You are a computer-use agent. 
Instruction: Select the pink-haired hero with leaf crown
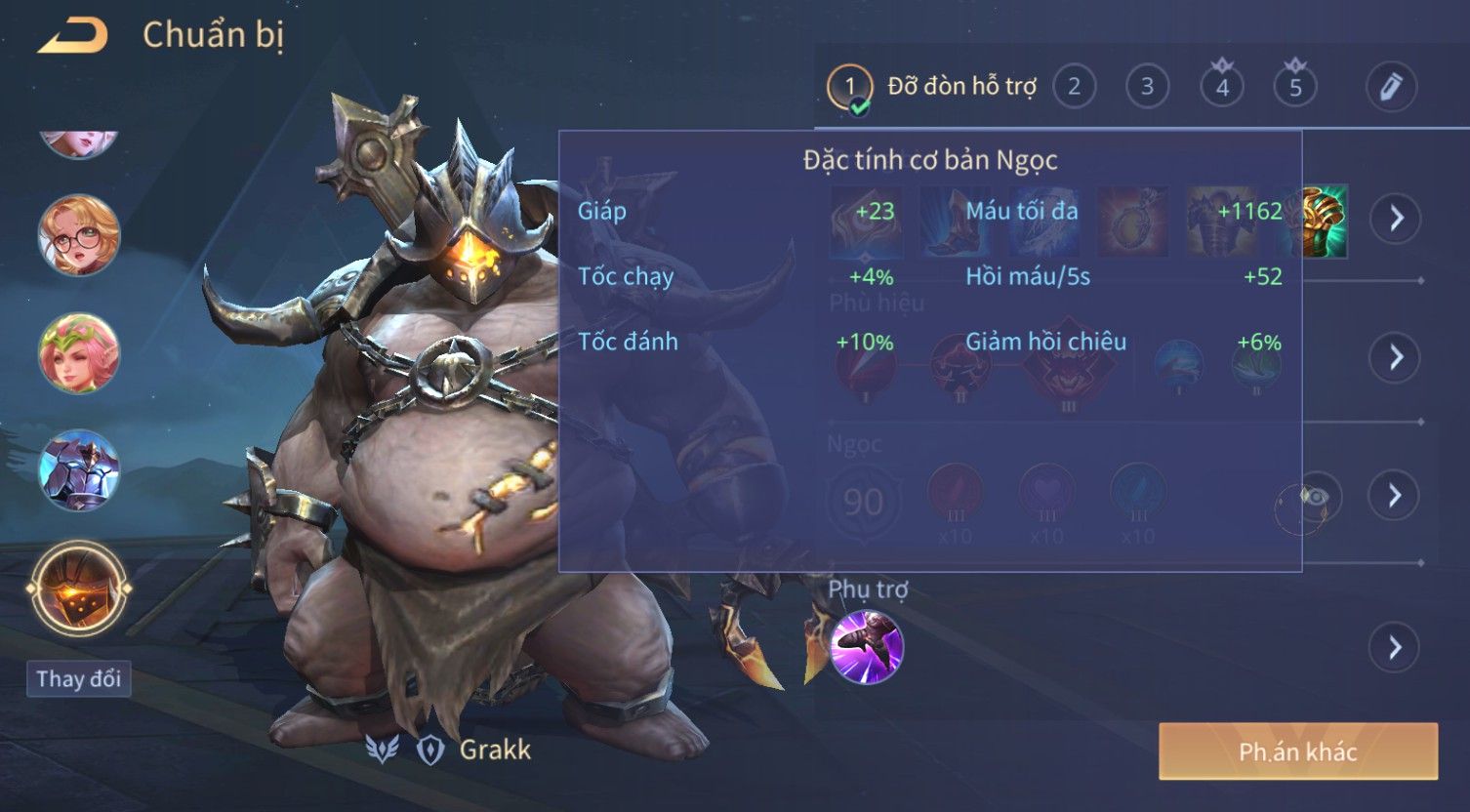78,352
